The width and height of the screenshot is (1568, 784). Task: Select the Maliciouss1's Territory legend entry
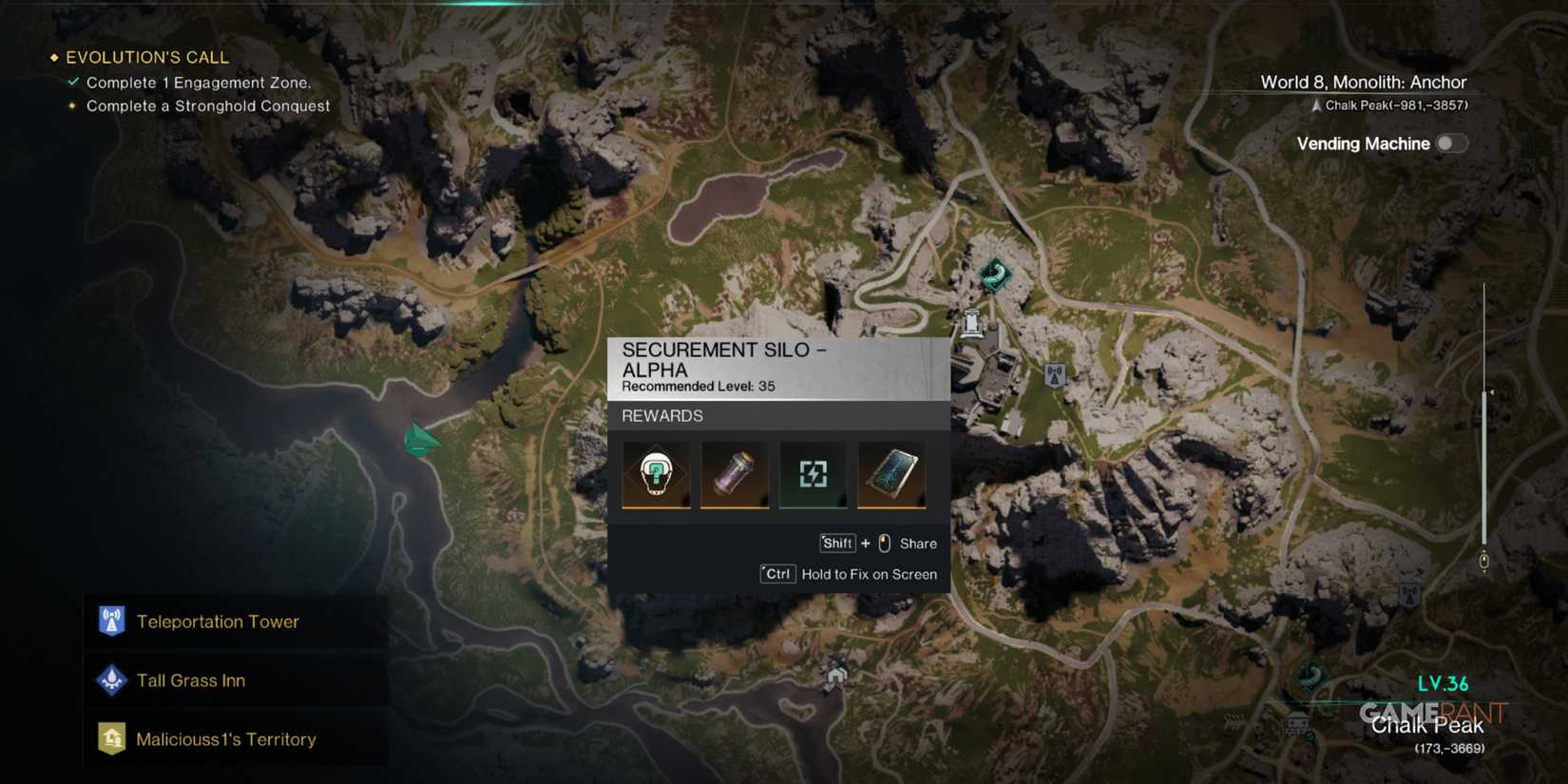(227, 738)
